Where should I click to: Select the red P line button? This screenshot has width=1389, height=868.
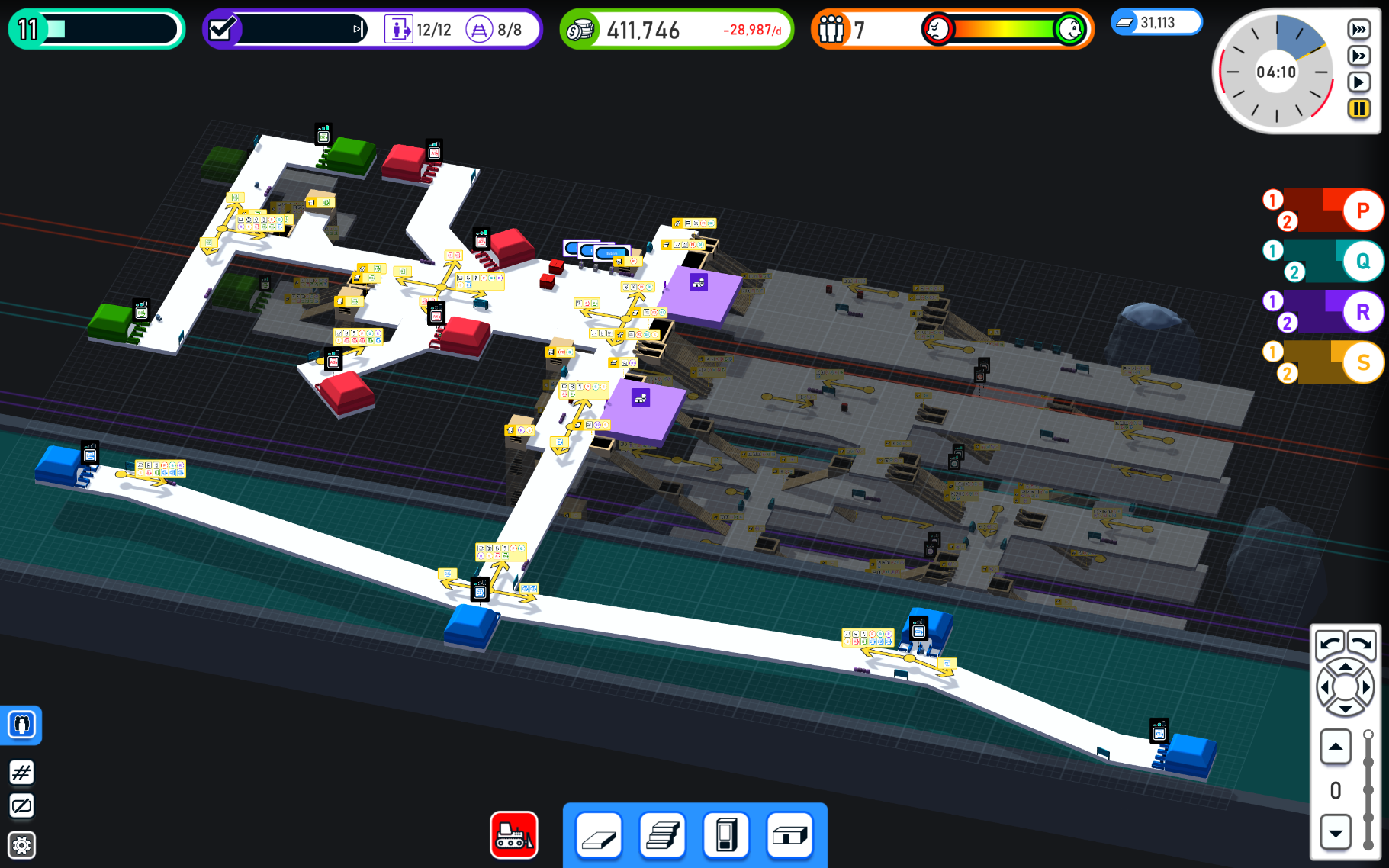(x=1362, y=211)
